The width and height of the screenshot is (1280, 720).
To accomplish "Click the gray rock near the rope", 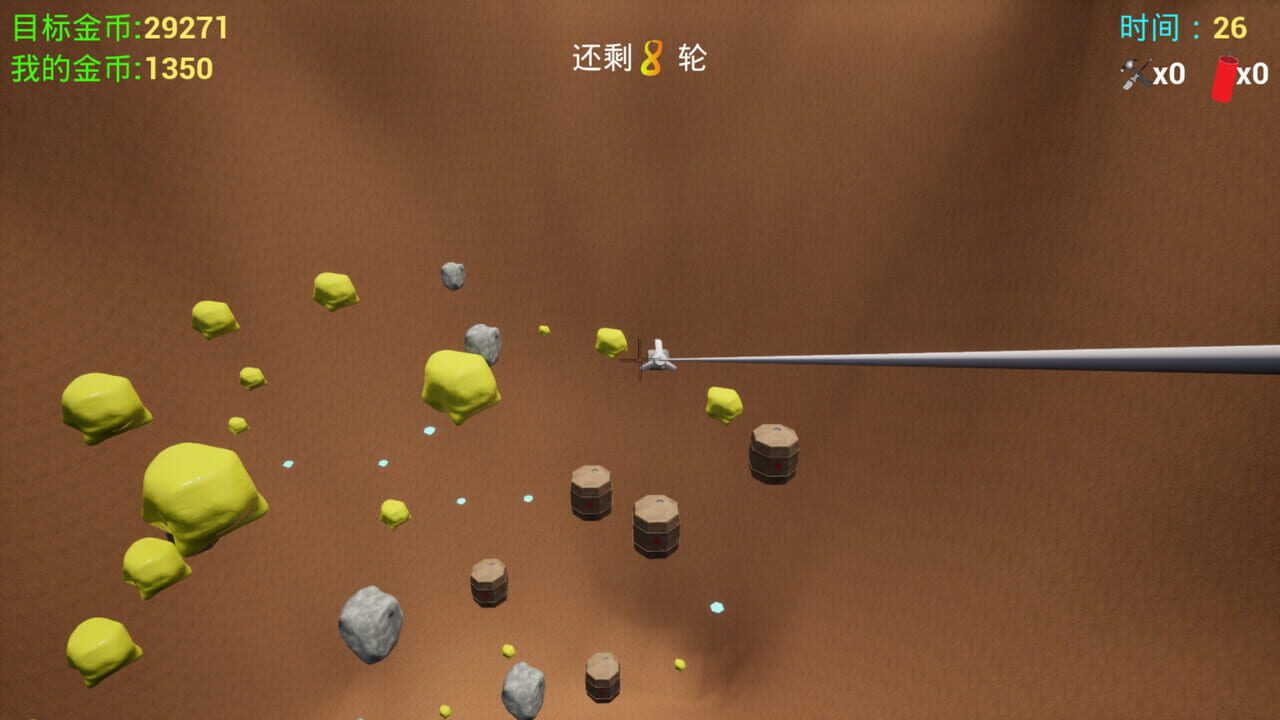I will (481, 344).
